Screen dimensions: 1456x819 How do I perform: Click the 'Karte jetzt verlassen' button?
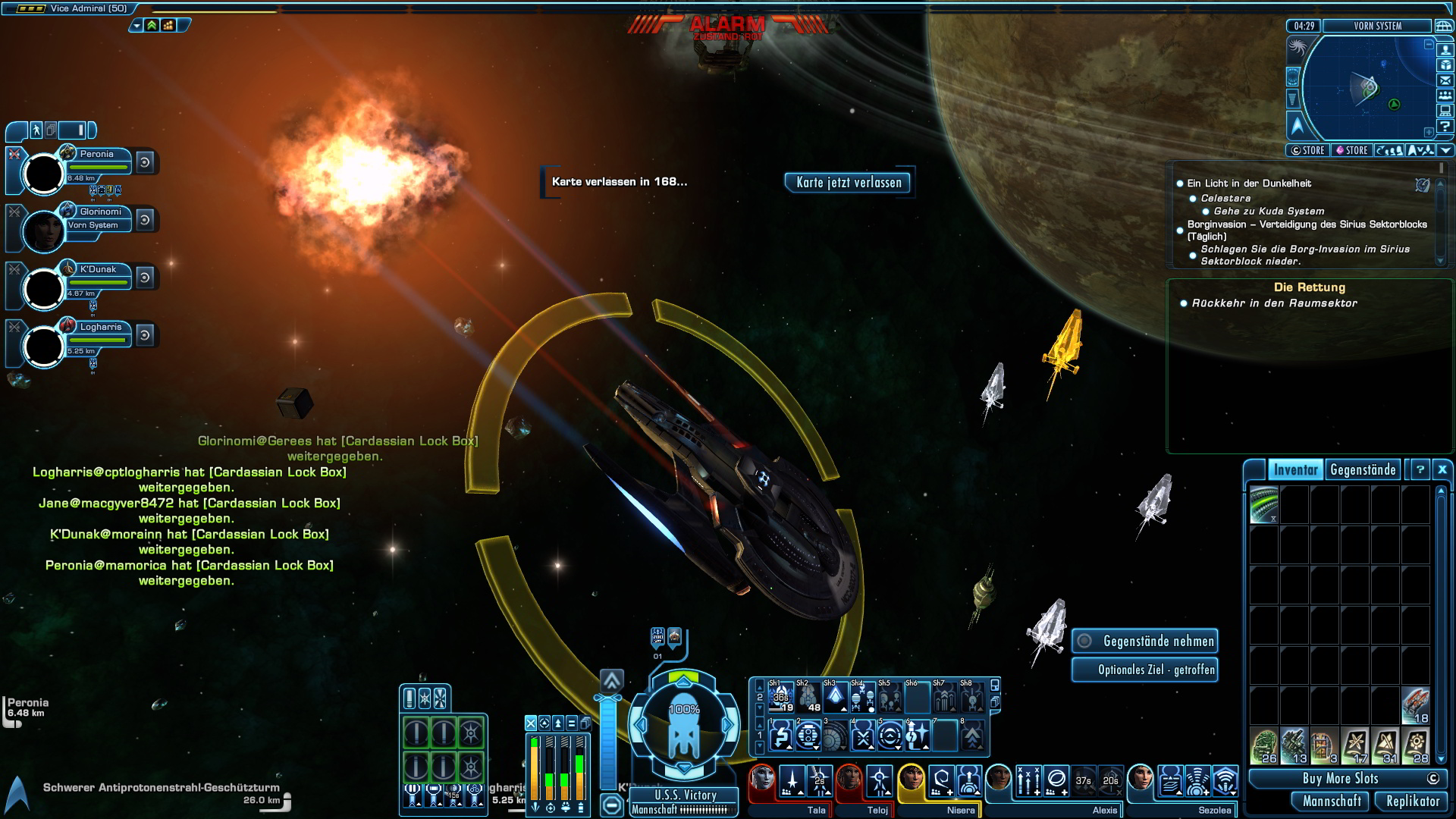click(849, 183)
